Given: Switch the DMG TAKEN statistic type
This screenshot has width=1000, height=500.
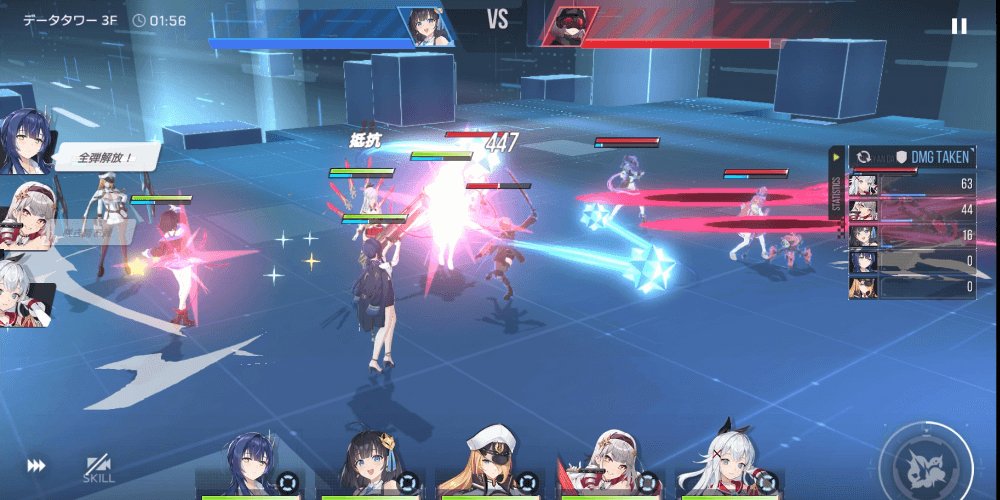Looking at the screenshot, I should coord(864,157).
